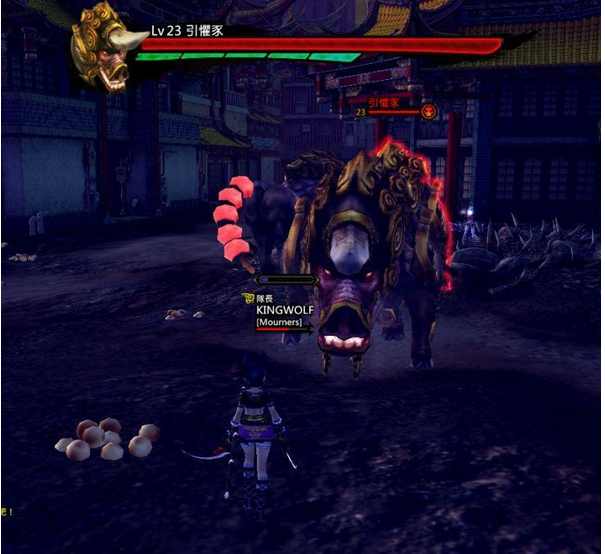
Task: Click the round red marker beside the boar's nameplate
Action: 429,111
